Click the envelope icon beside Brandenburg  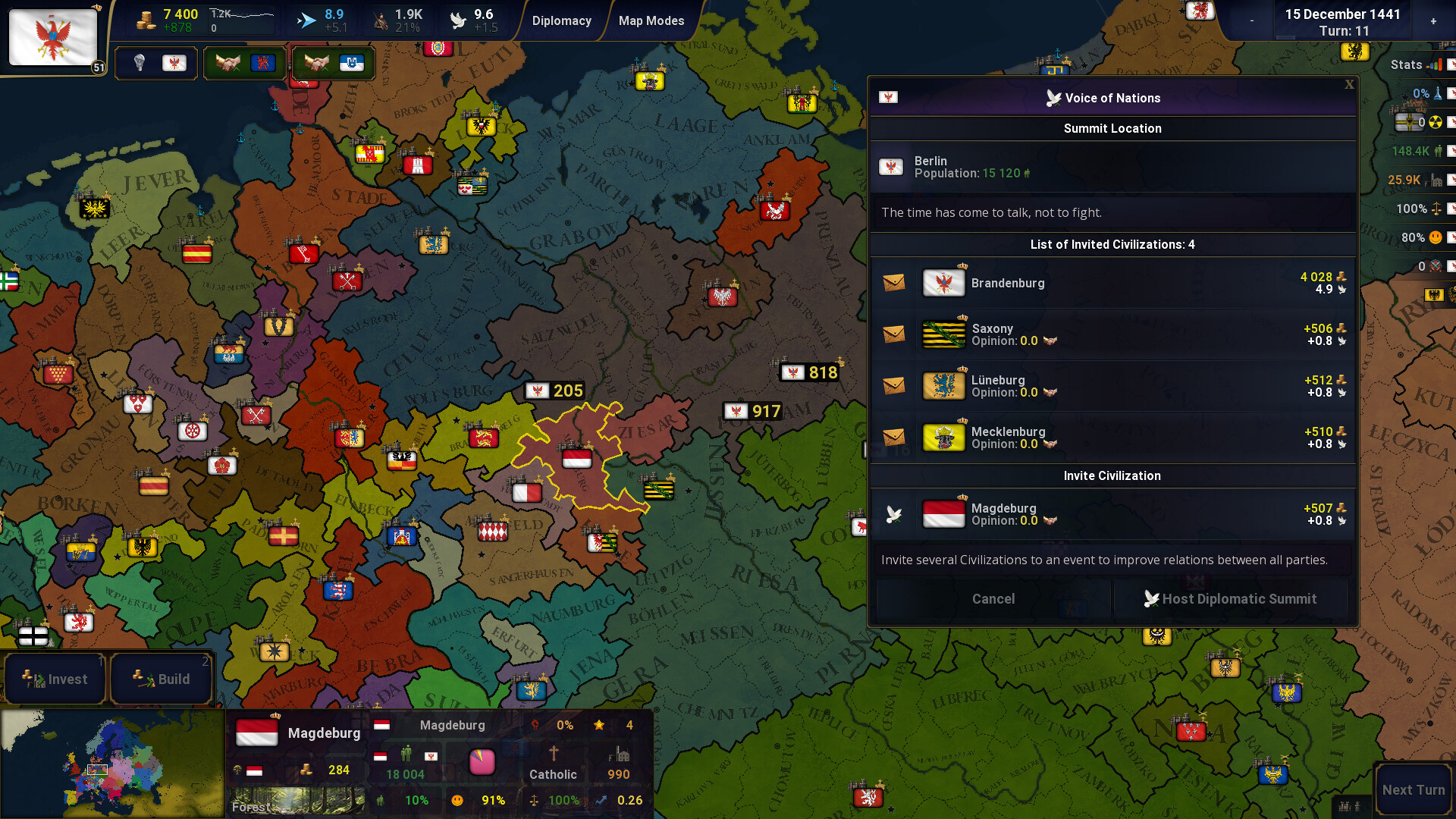click(894, 283)
